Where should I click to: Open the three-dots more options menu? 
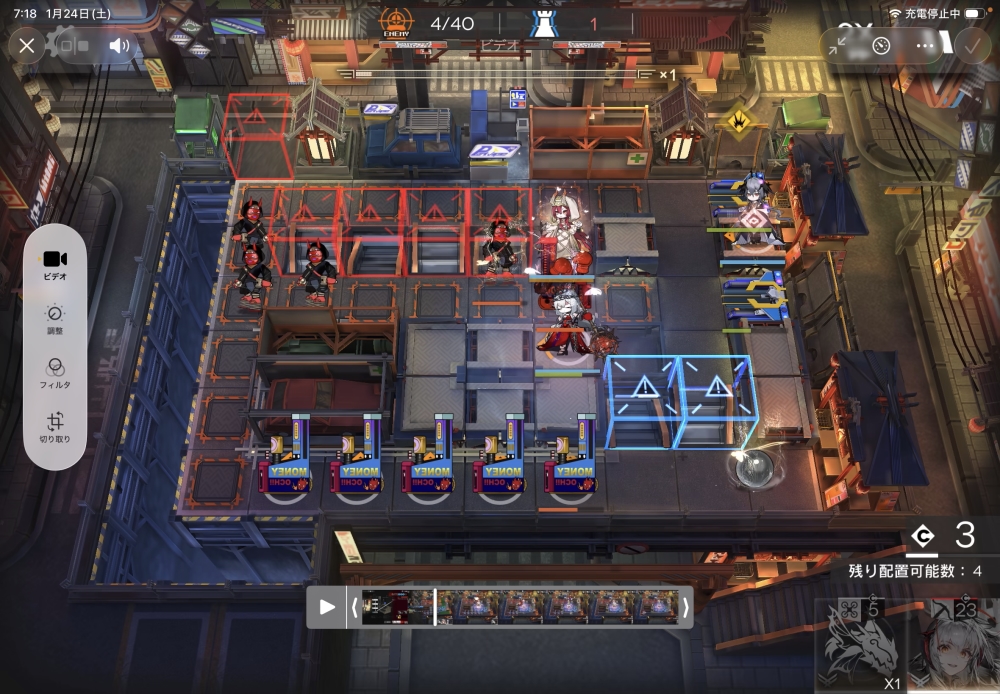[925, 46]
